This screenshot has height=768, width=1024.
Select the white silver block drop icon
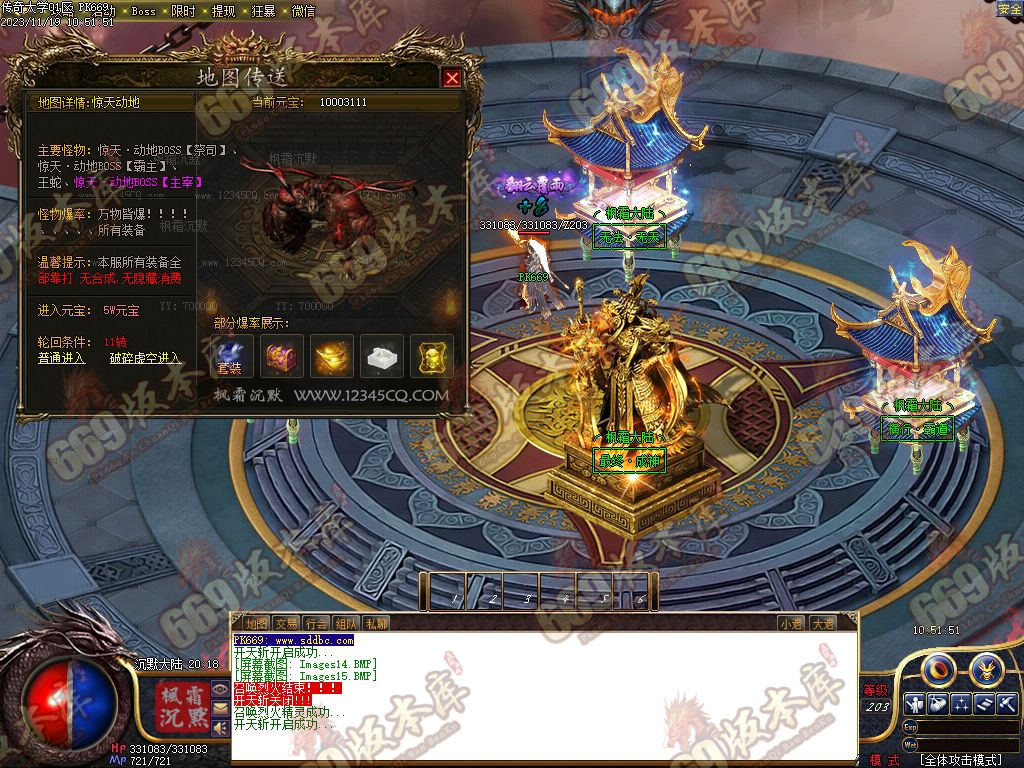(x=382, y=357)
